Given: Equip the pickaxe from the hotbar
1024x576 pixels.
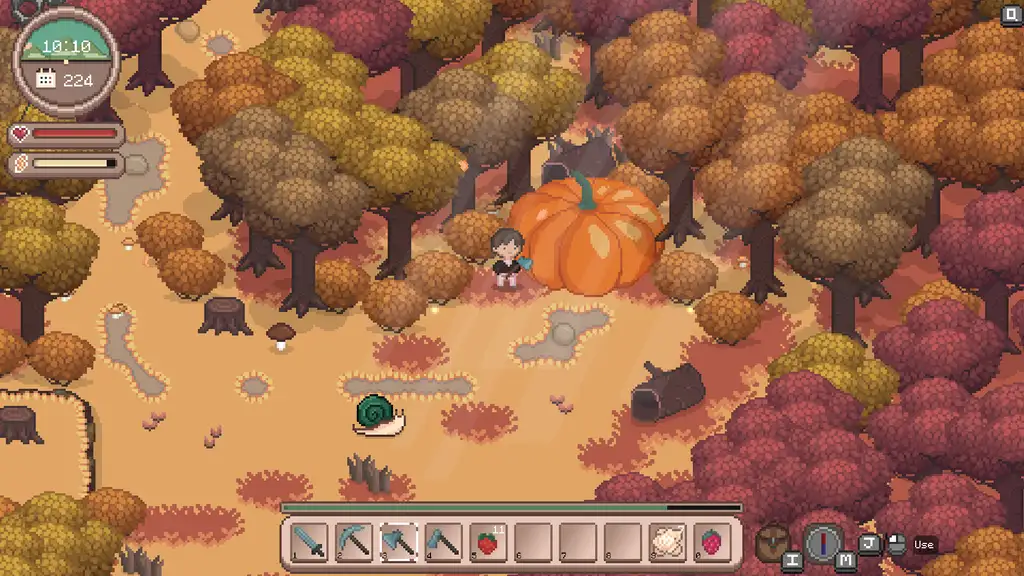Looking at the screenshot, I should tap(354, 543).
